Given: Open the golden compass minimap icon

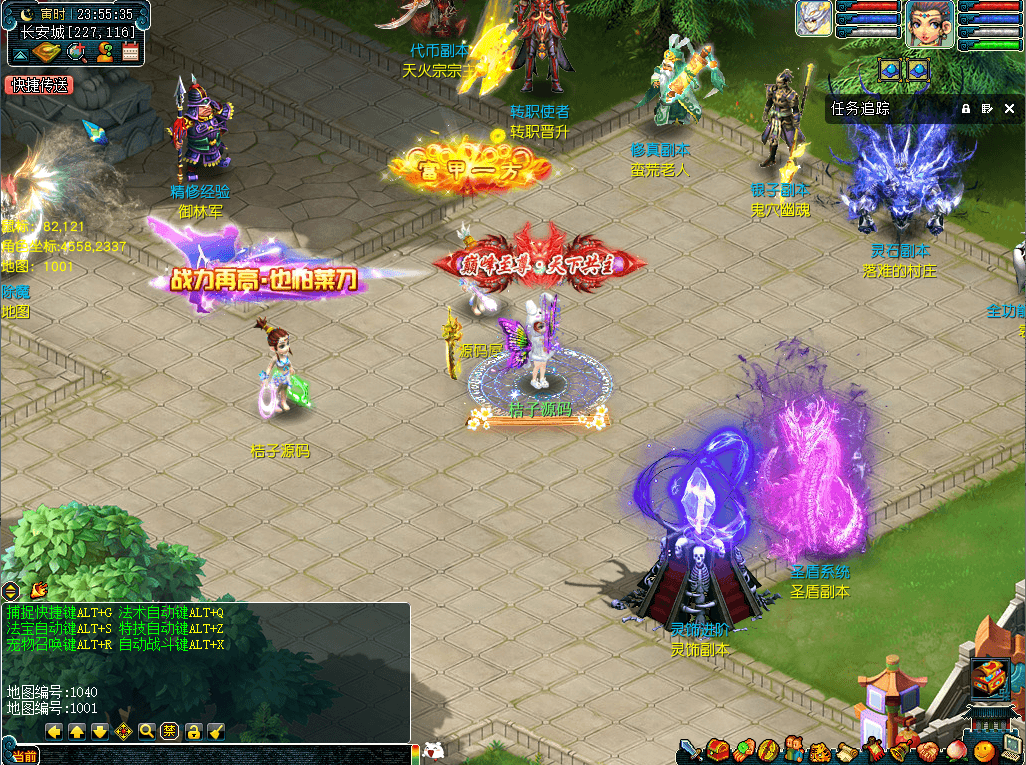Looking at the screenshot, I should (47, 52).
